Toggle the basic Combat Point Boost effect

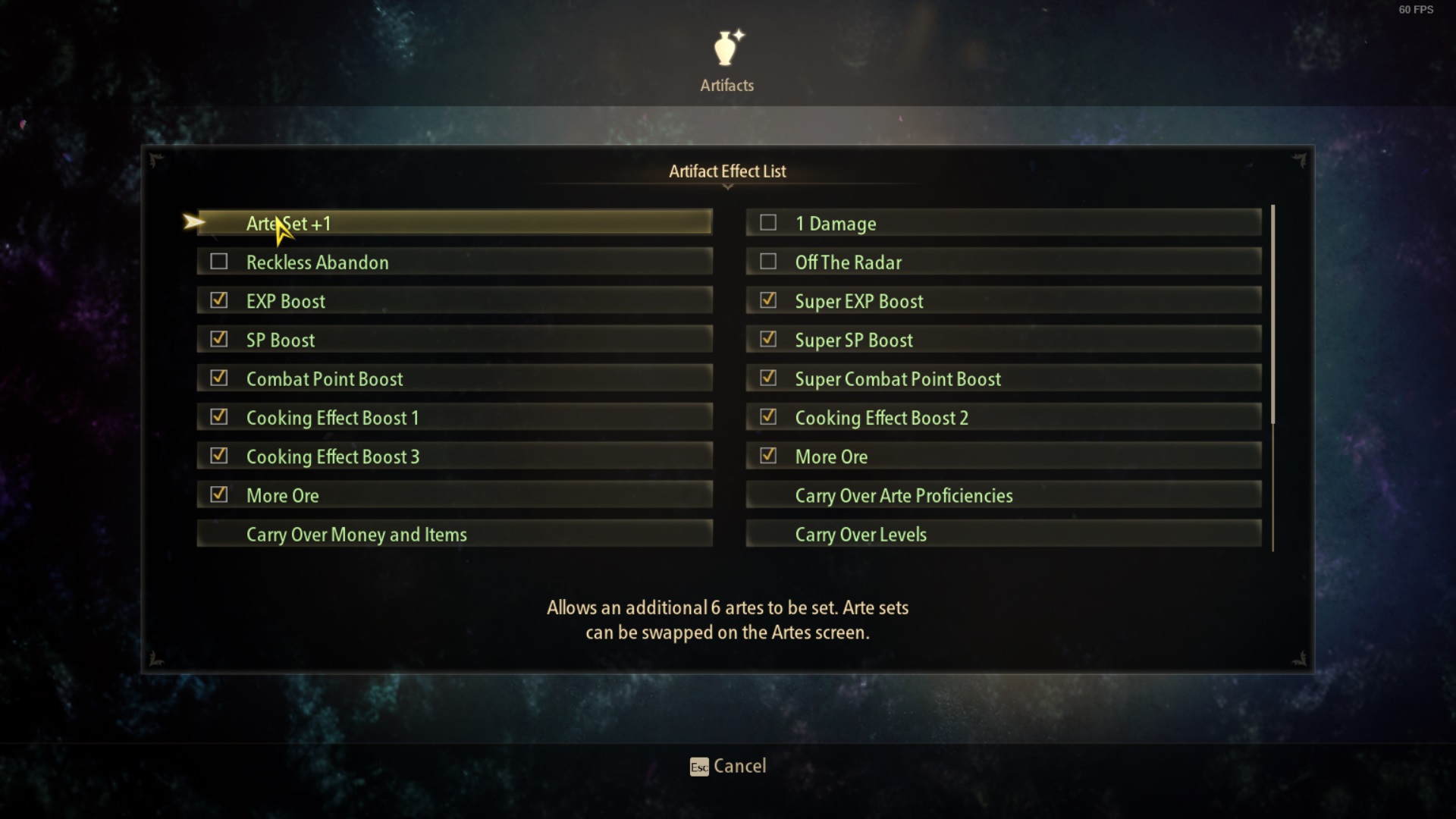click(219, 378)
